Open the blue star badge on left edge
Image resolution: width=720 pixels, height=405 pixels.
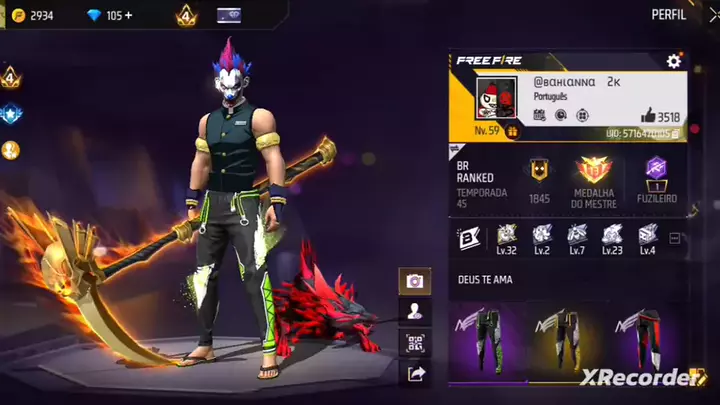10,113
